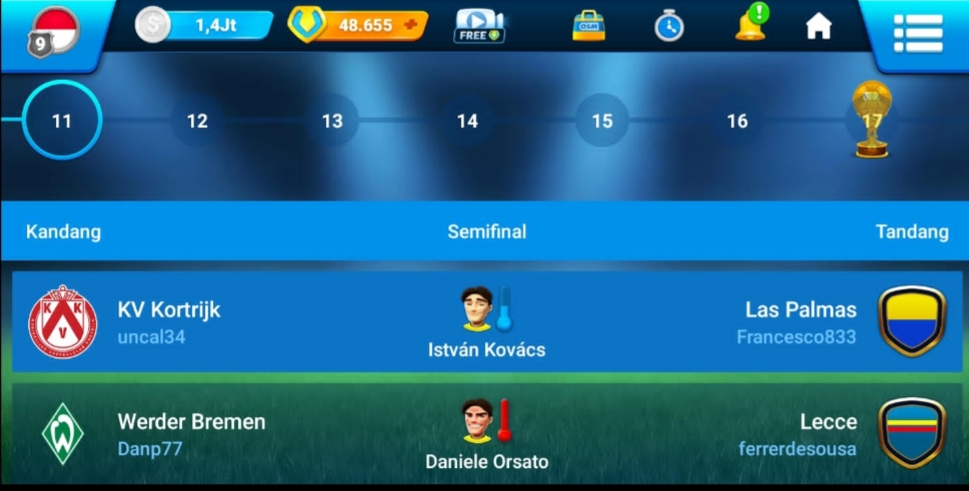This screenshot has width=969, height=491.
Task: Open the OSM shop bag
Action: click(588, 26)
